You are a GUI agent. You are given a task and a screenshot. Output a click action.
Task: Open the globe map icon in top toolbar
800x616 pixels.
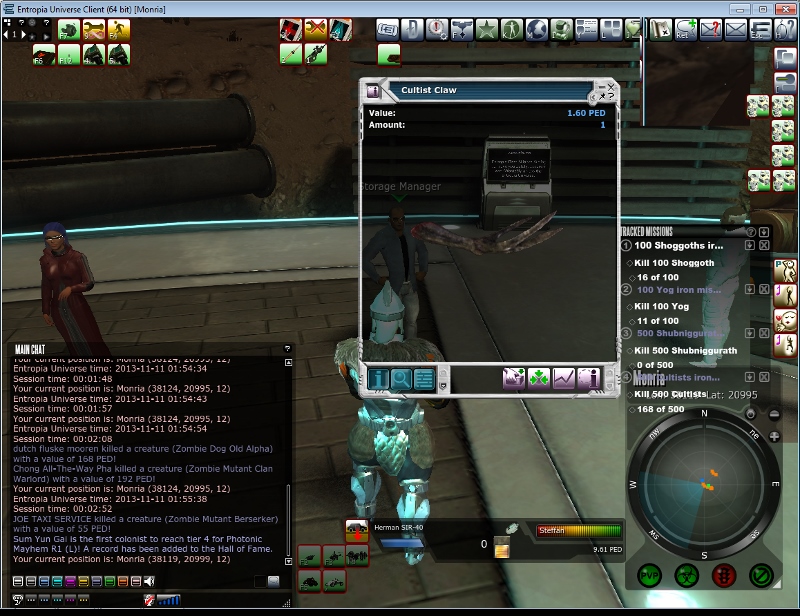(537, 29)
